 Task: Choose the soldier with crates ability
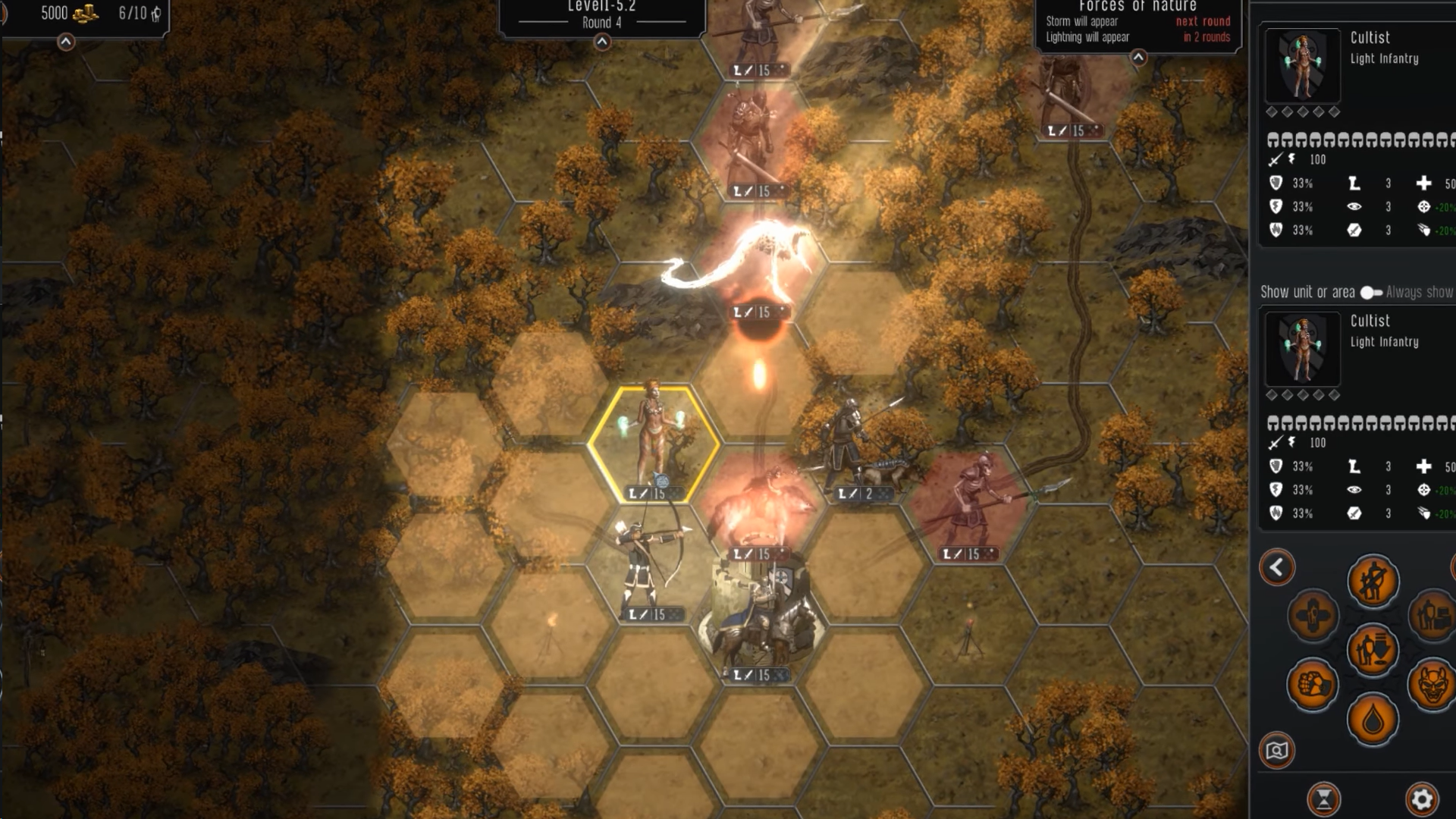click(1432, 615)
